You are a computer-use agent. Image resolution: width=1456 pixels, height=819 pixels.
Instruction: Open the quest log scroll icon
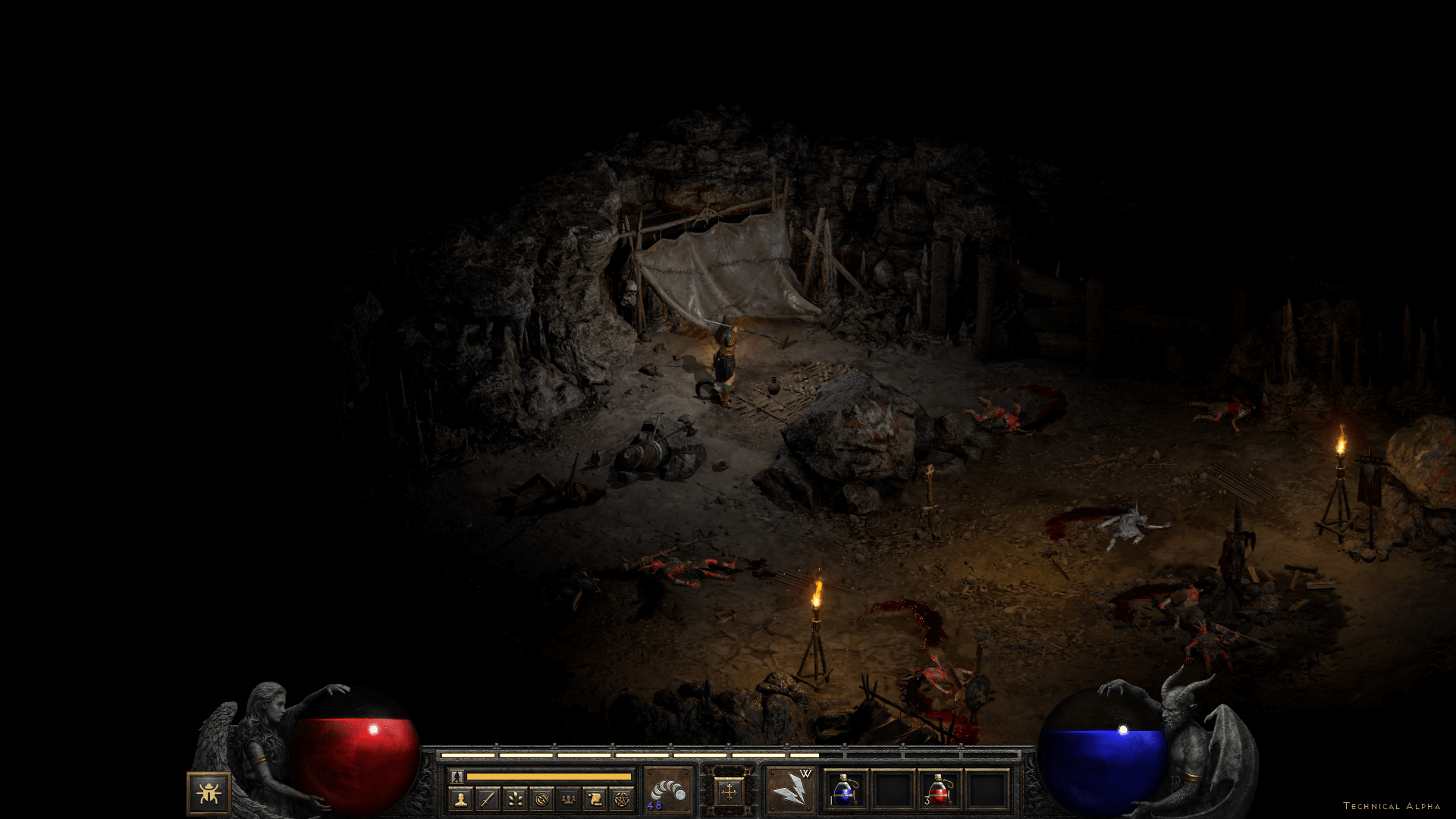[595, 799]
